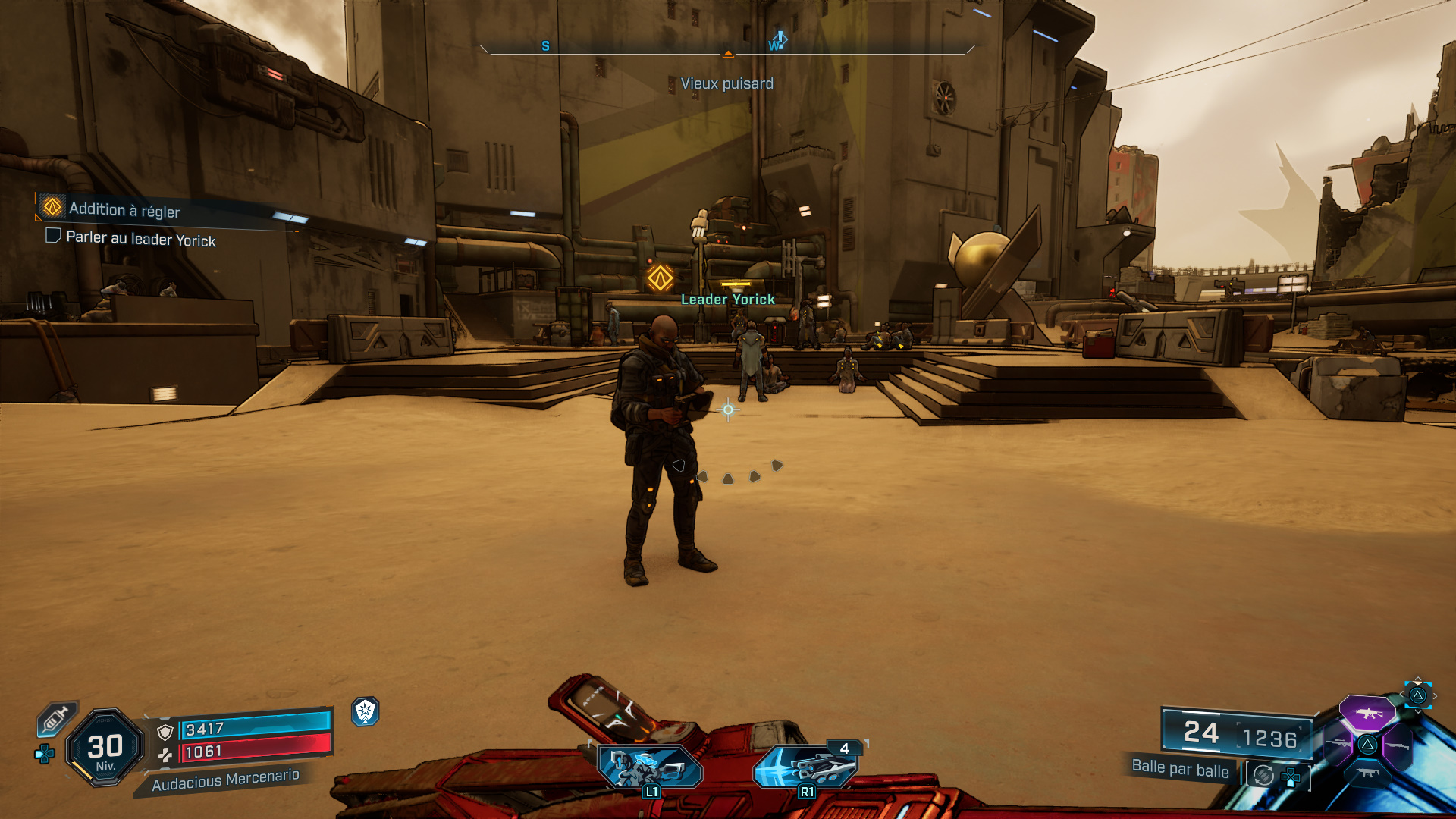Switch to the shotgun weapon slot
1456x819 pixels.
coord(1398,746)
